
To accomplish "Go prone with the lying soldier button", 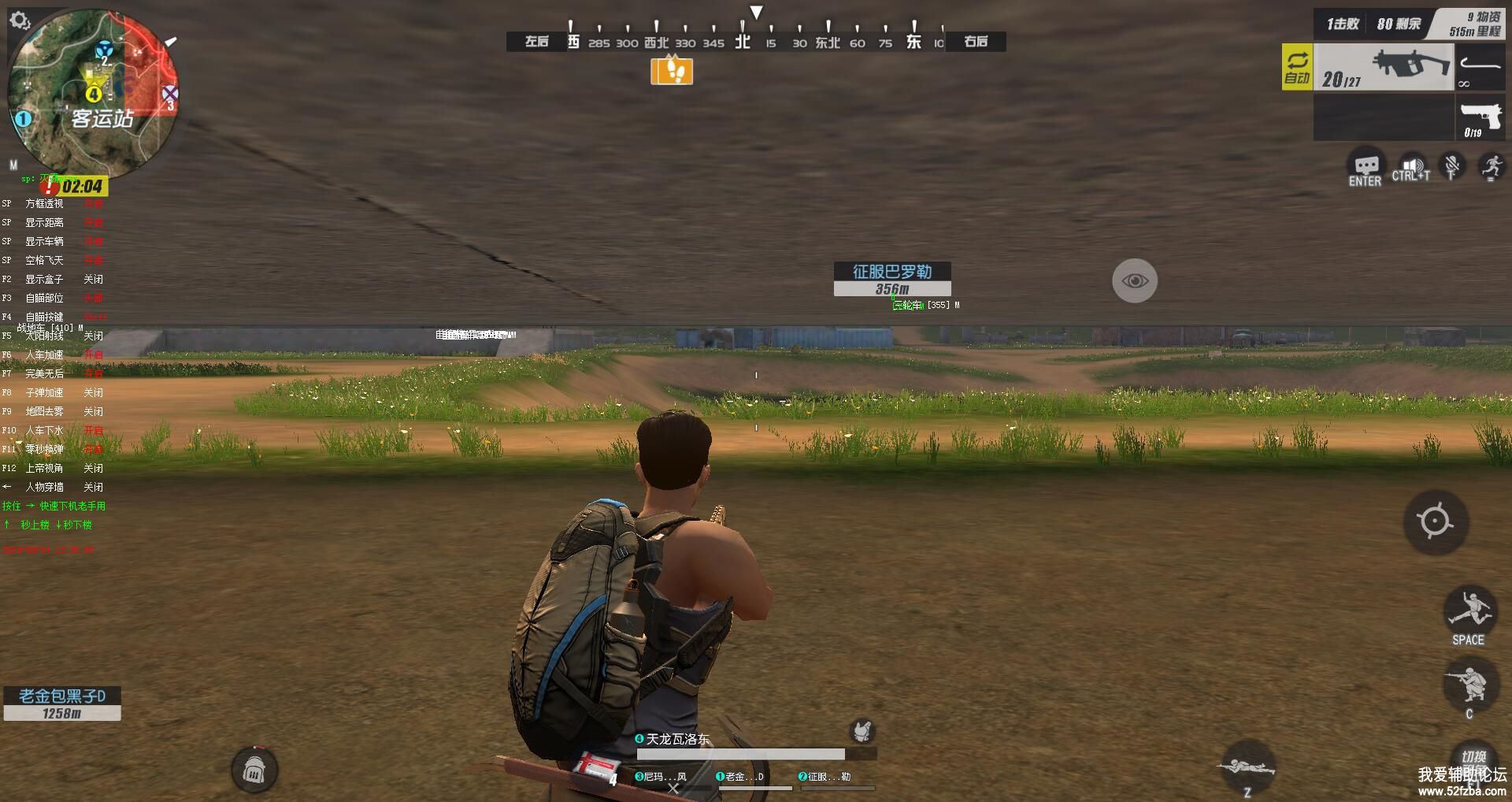I will [1247, 767].
